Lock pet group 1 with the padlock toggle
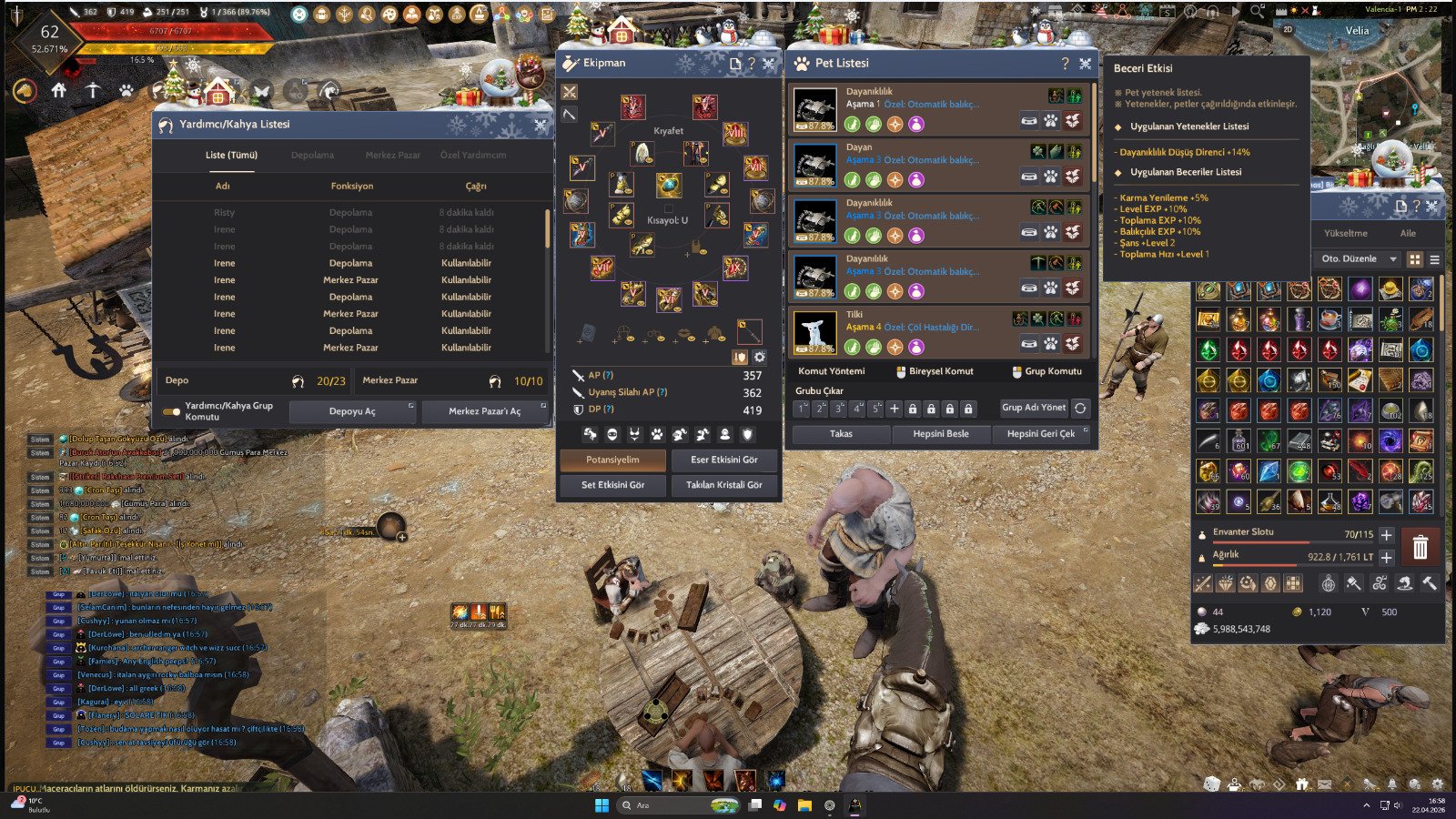The image size is (1456, 819). pyautogui.click(x=913, y=409)
